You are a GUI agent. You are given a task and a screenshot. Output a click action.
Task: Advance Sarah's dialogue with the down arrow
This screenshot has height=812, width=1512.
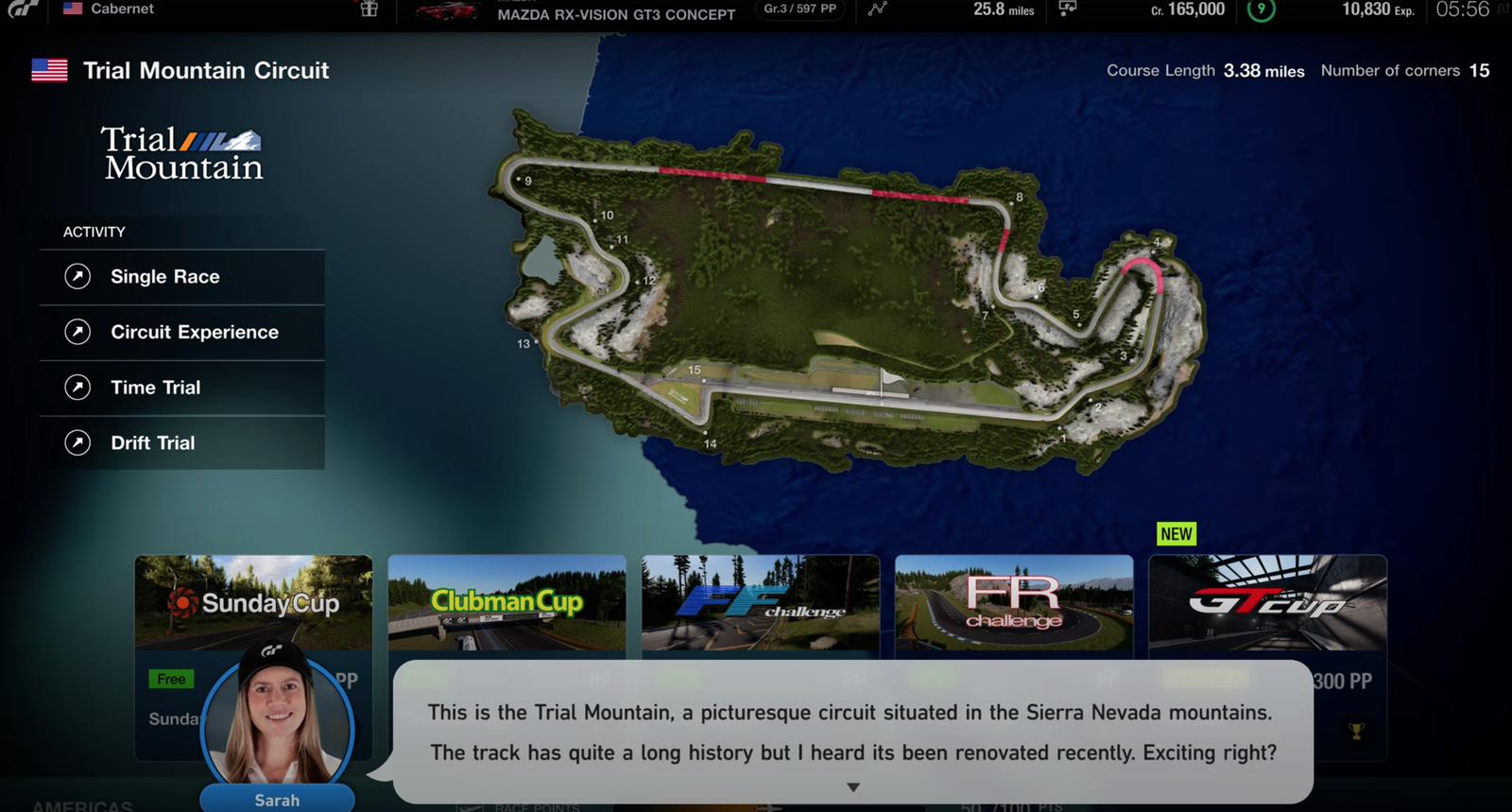pos(853,786)
